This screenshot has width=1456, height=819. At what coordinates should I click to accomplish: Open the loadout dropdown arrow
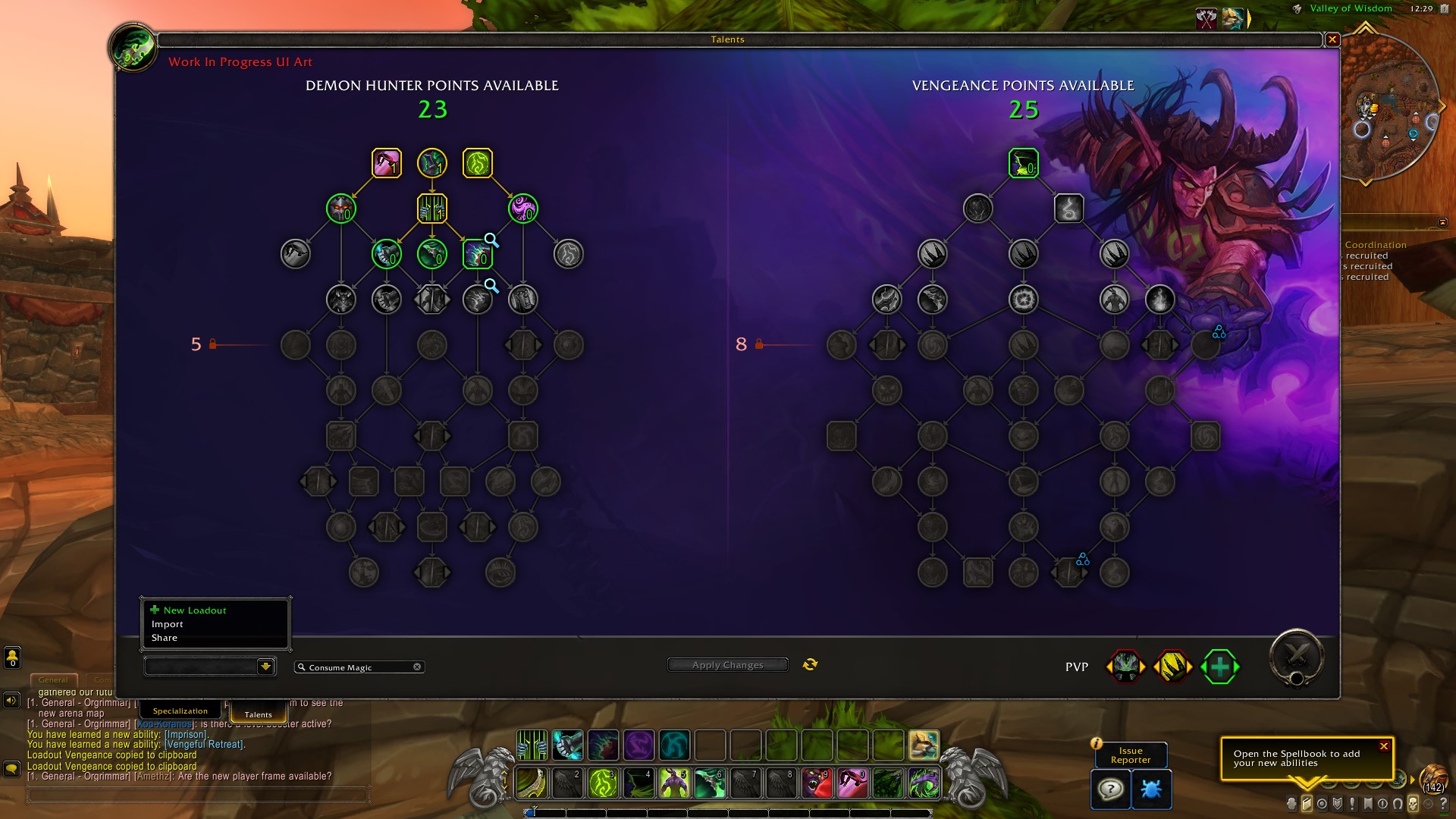pos(265,667)
